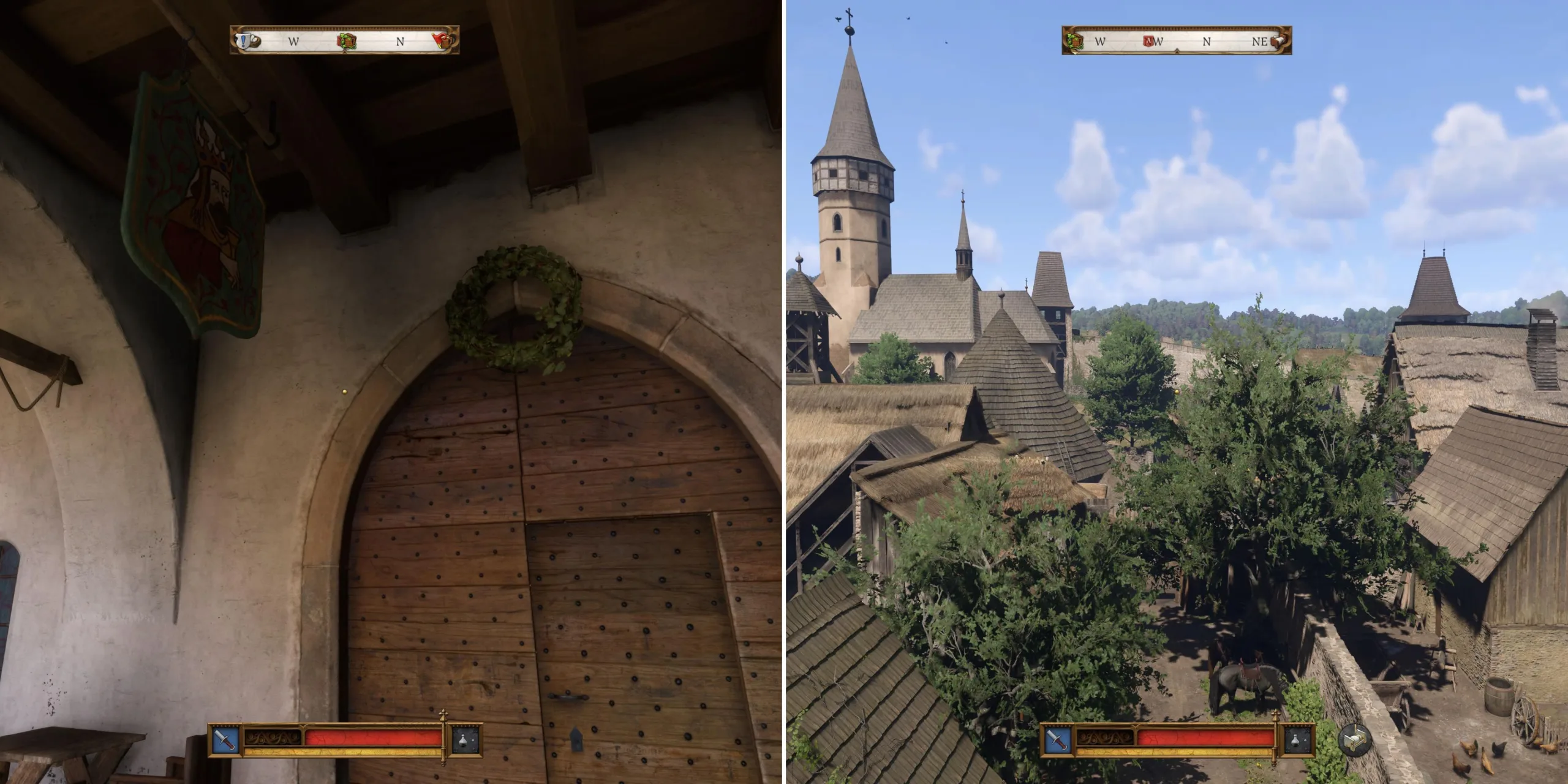Click the W label on the left compass
Viewport: 1568px width, 784px height.
coord(294,41)
